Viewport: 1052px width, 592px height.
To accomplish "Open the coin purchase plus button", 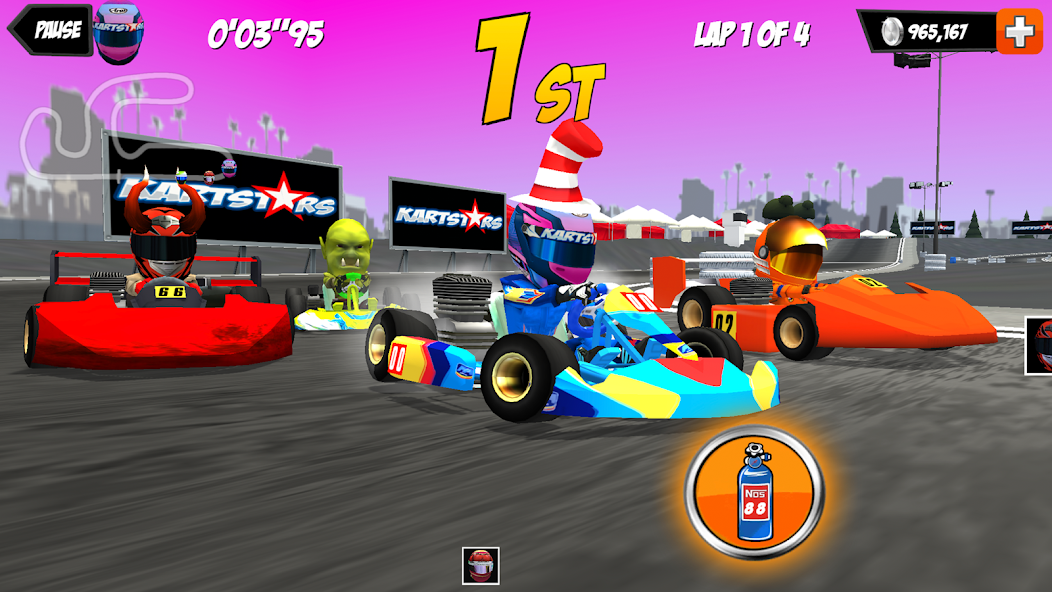I will [x=1019, y=32].
